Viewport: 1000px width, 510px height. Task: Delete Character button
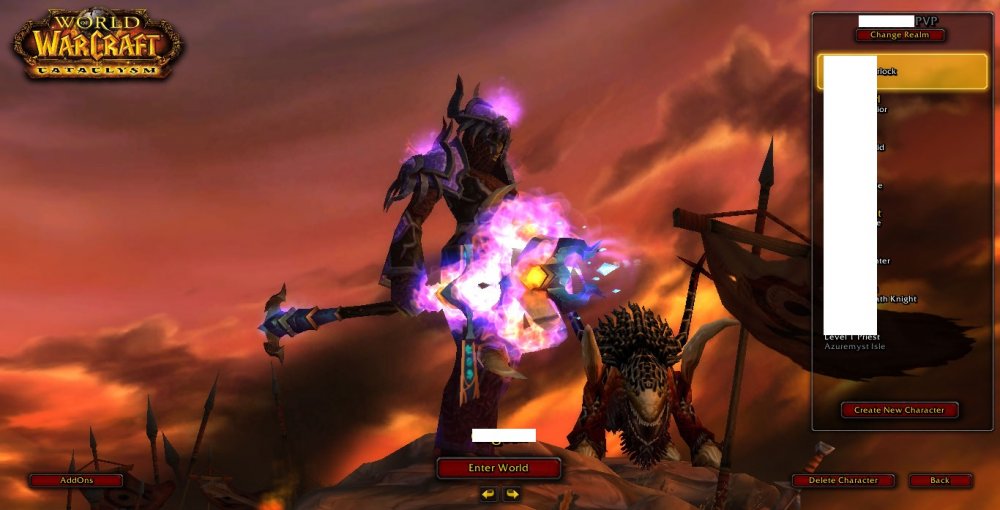click(843, 481)
